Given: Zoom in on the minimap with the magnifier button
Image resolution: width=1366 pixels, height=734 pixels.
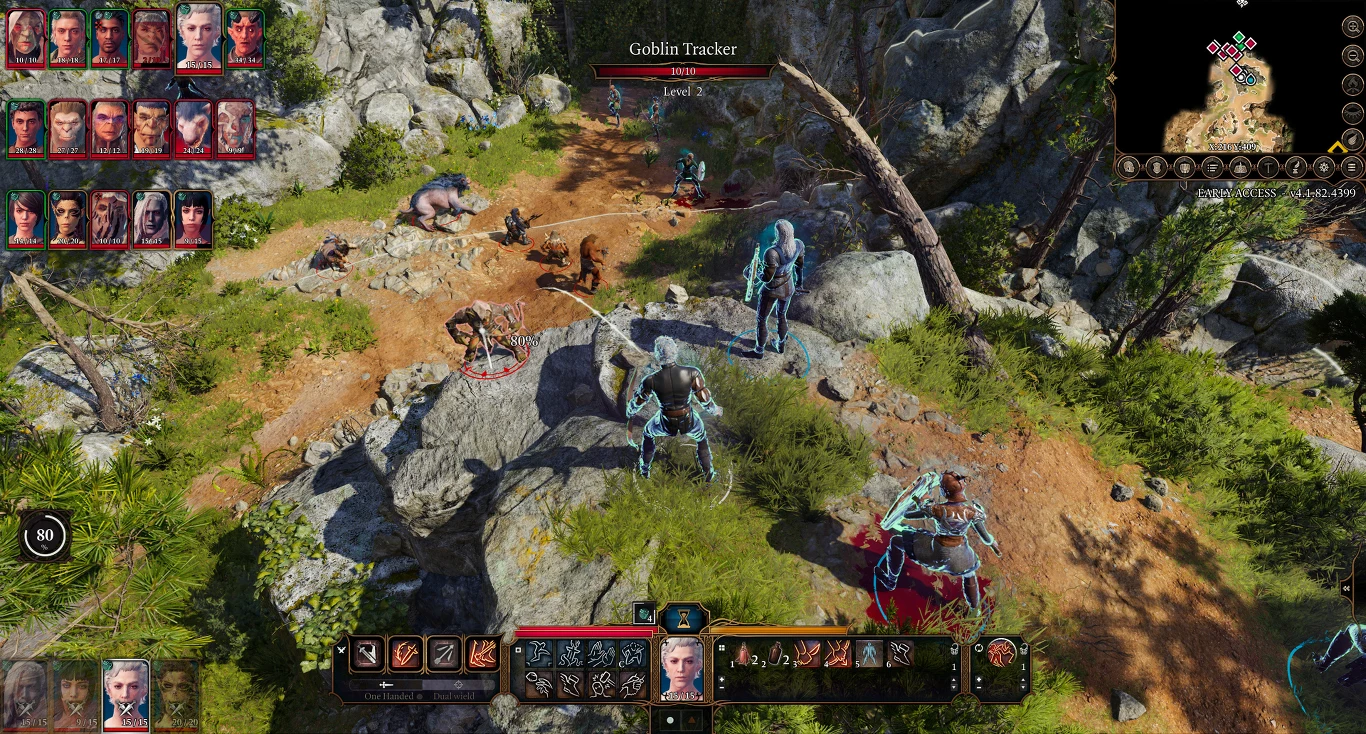Looking at the screenshot, I should point(1352,27).
